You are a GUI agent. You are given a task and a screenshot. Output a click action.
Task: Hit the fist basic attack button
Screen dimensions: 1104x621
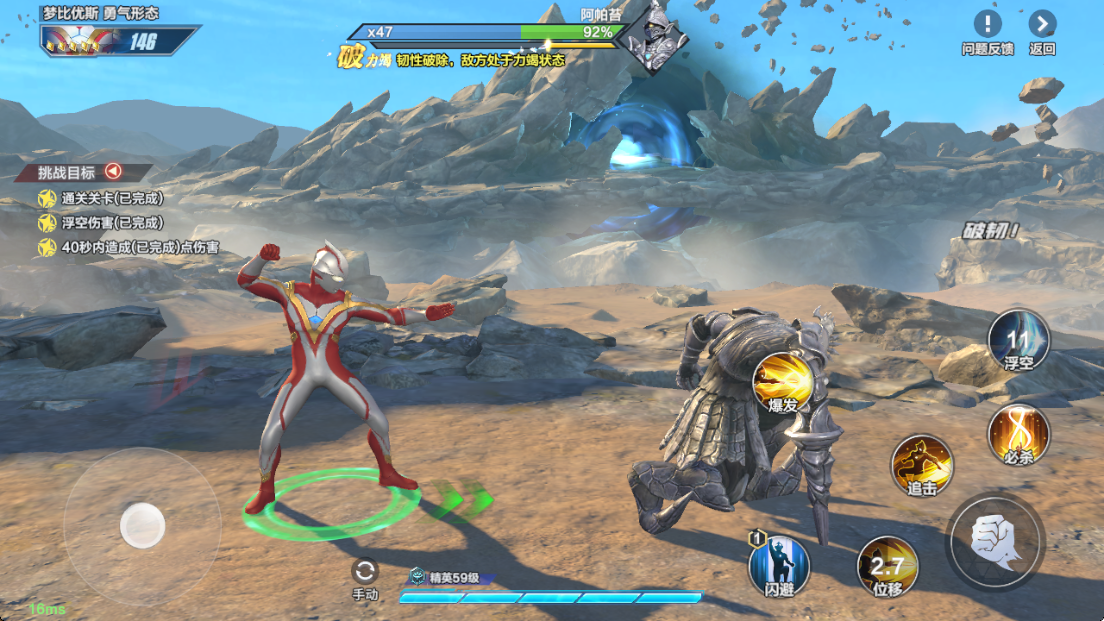tap(995, 541)
